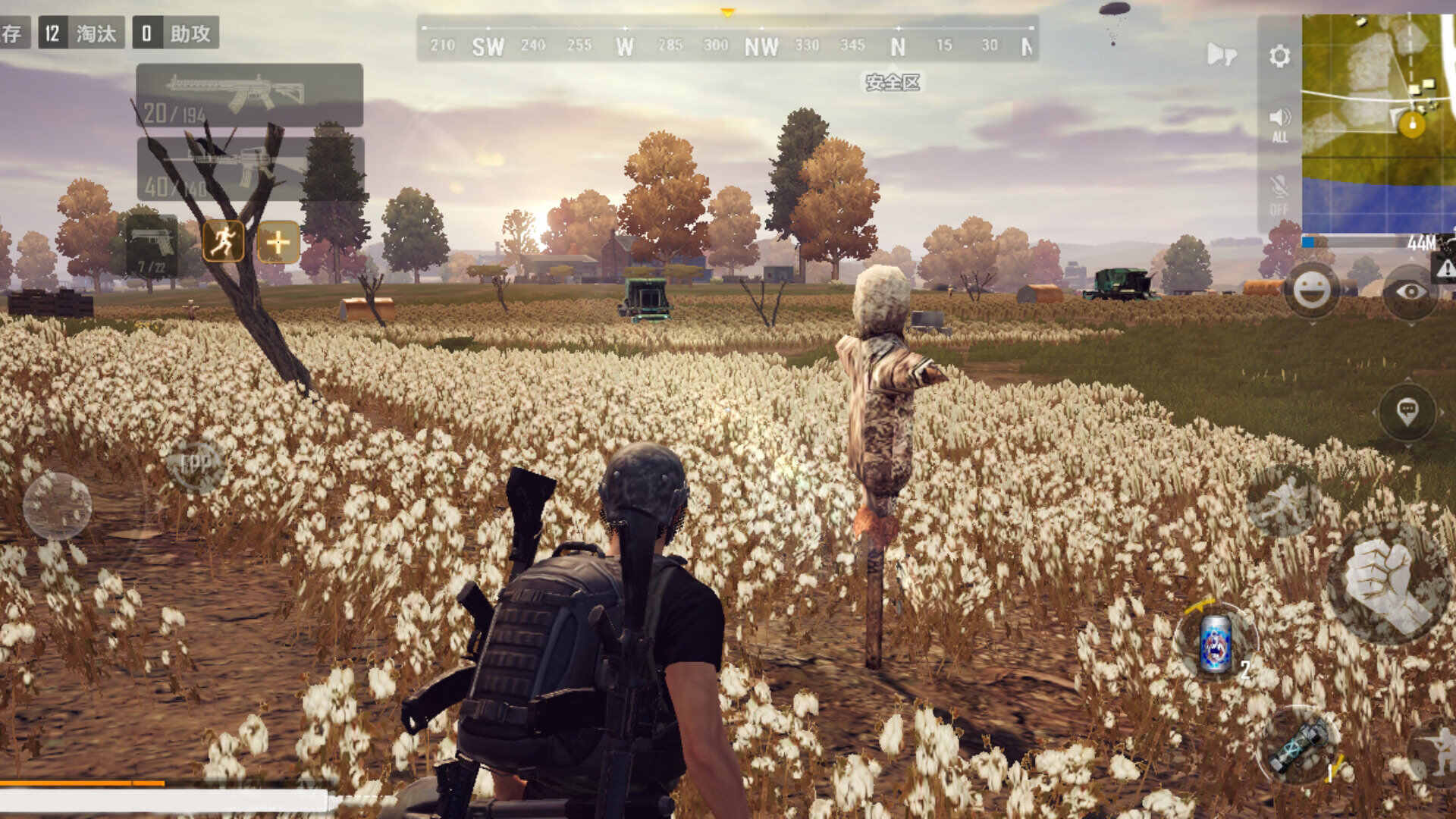Image resolution: width=1456 pixels, height=819 pixels.
Task: Tap the yellow plus healing icon
Action: click(x=278, y=243)
